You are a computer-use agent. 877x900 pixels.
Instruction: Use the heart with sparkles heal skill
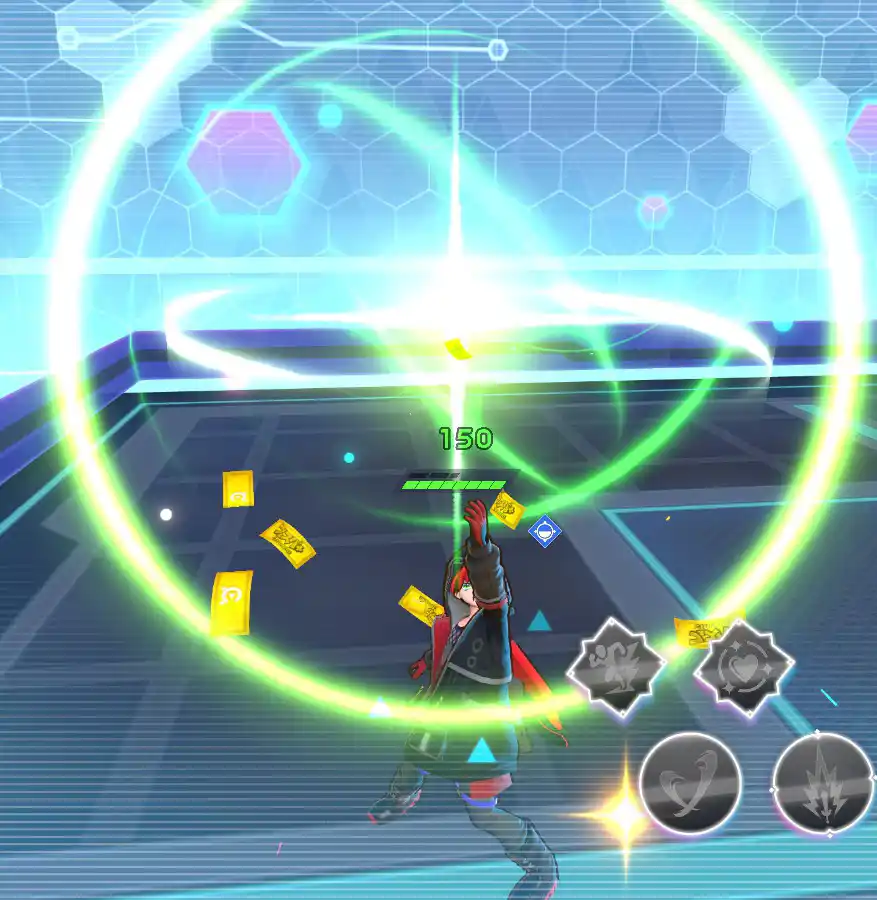tap(744, 667)
